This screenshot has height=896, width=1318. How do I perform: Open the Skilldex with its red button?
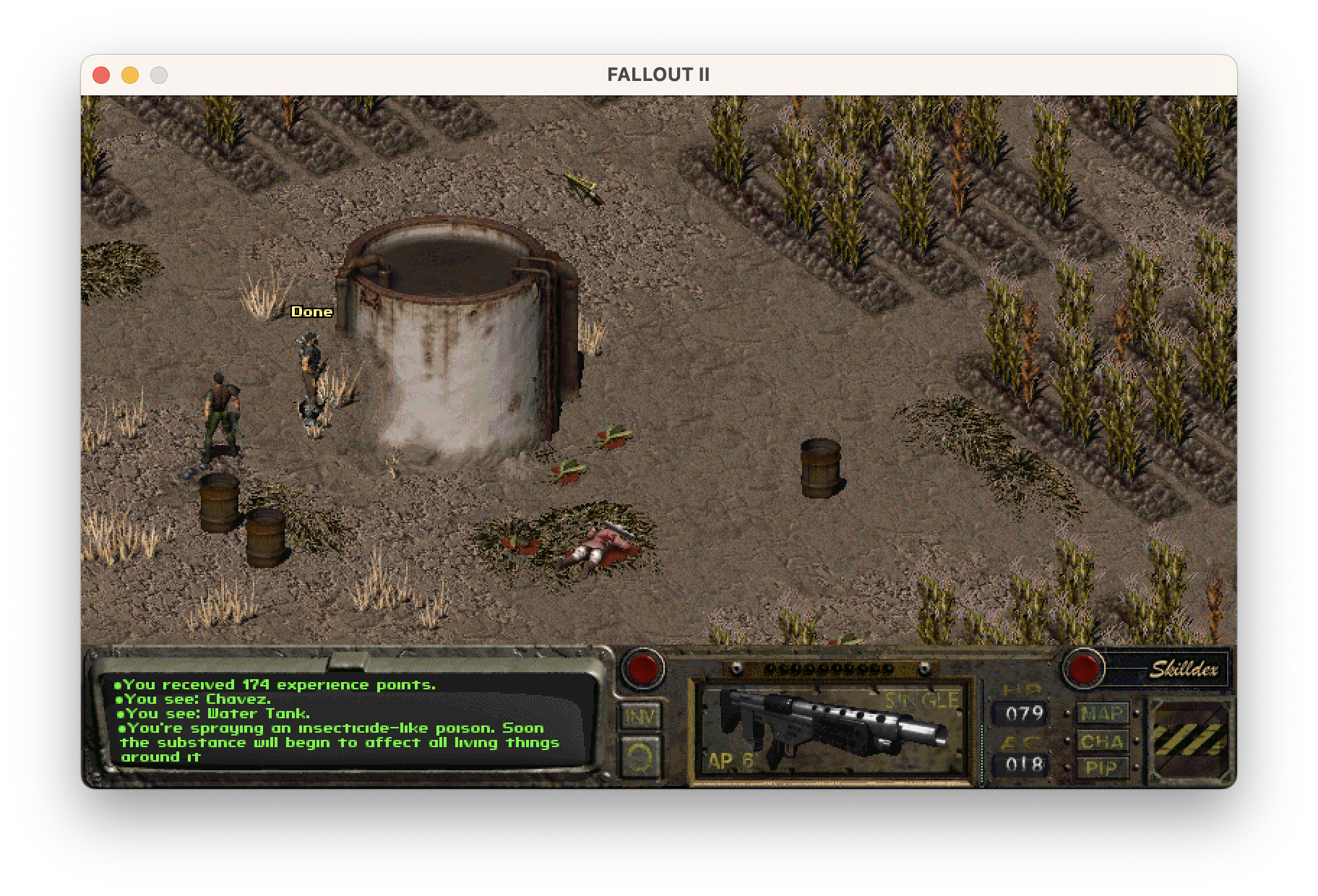click(x=1083, y=668)
